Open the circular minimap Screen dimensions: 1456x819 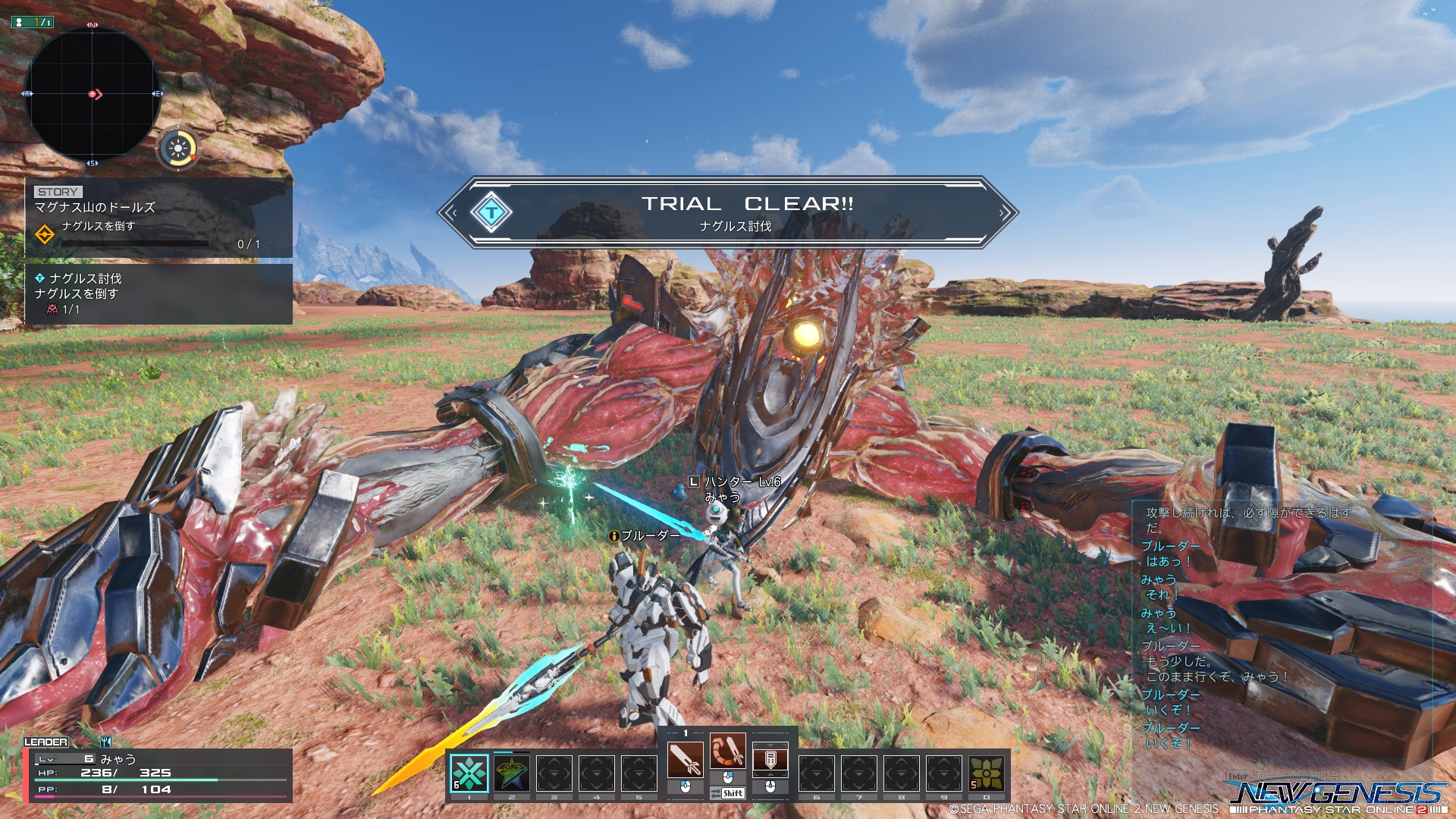92,94
